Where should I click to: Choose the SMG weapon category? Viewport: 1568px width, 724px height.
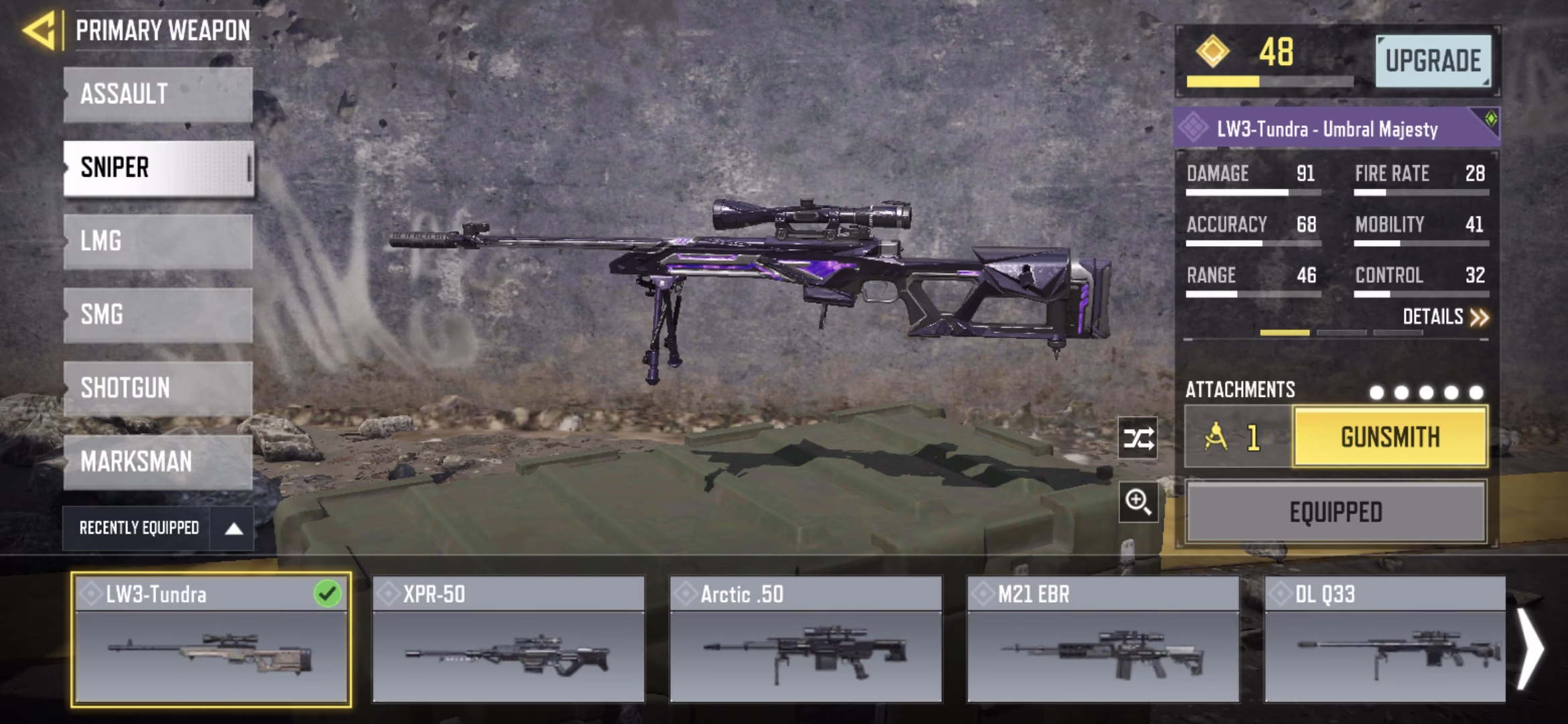158,315
